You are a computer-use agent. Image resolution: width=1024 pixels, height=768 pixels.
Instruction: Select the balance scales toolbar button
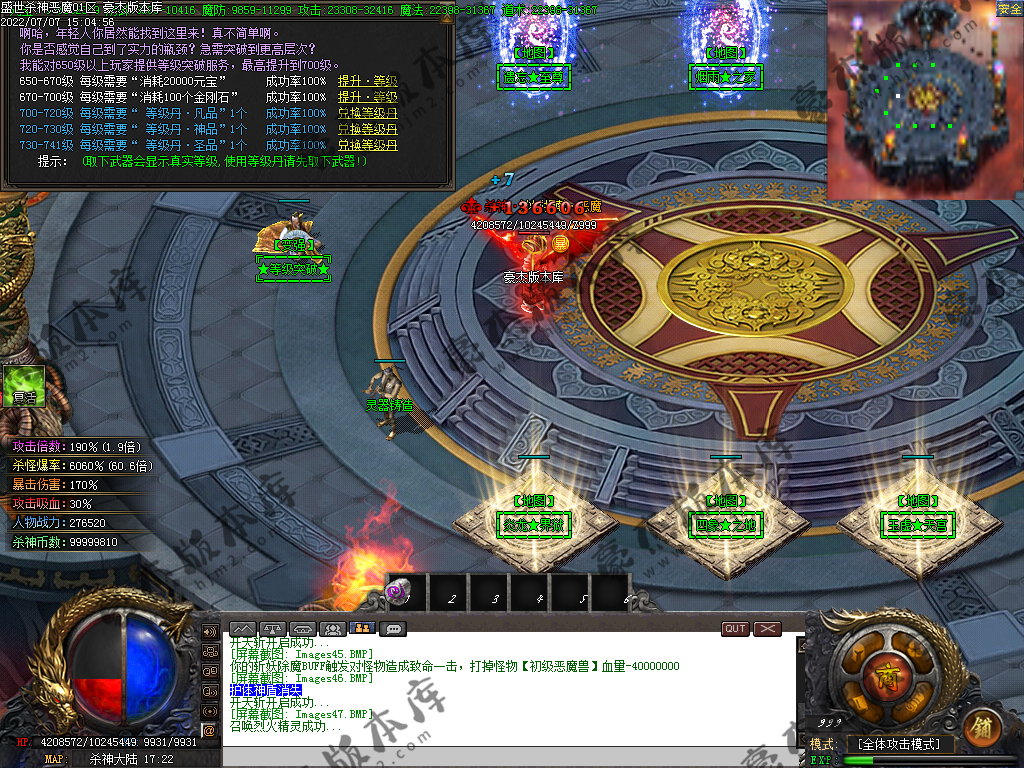[273, 629]
